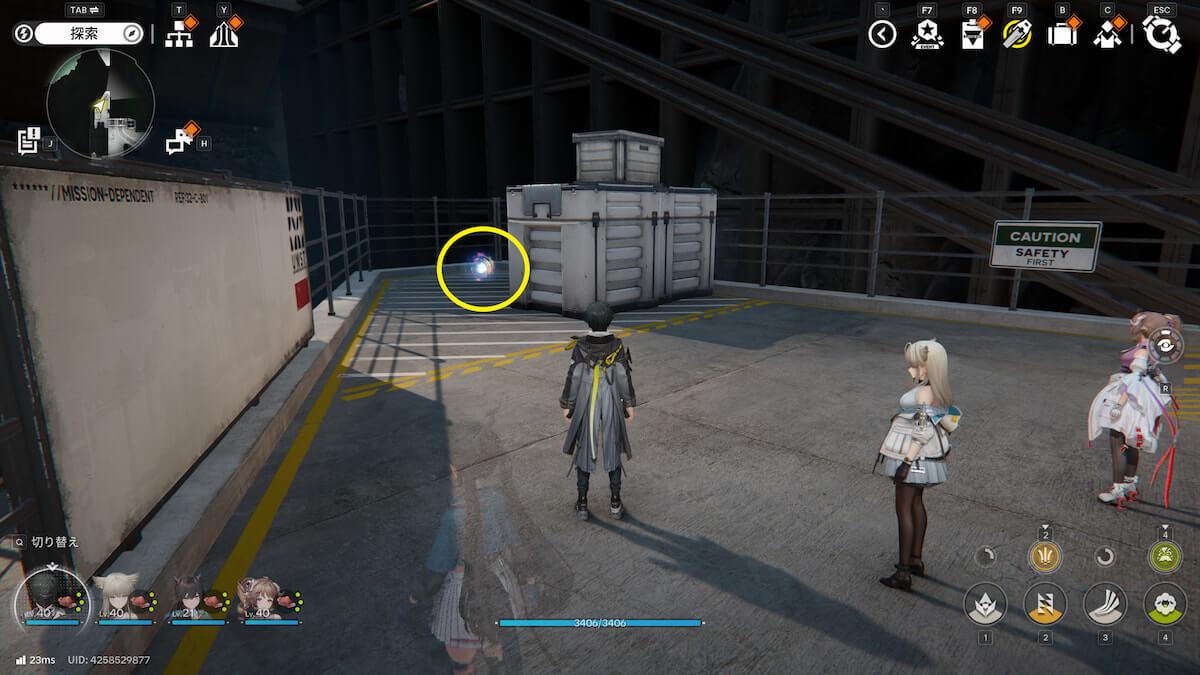The image size is (1200, 675).
Task: Activate the gold combo skill above slot two
Action: click(x=1045, y=557)
